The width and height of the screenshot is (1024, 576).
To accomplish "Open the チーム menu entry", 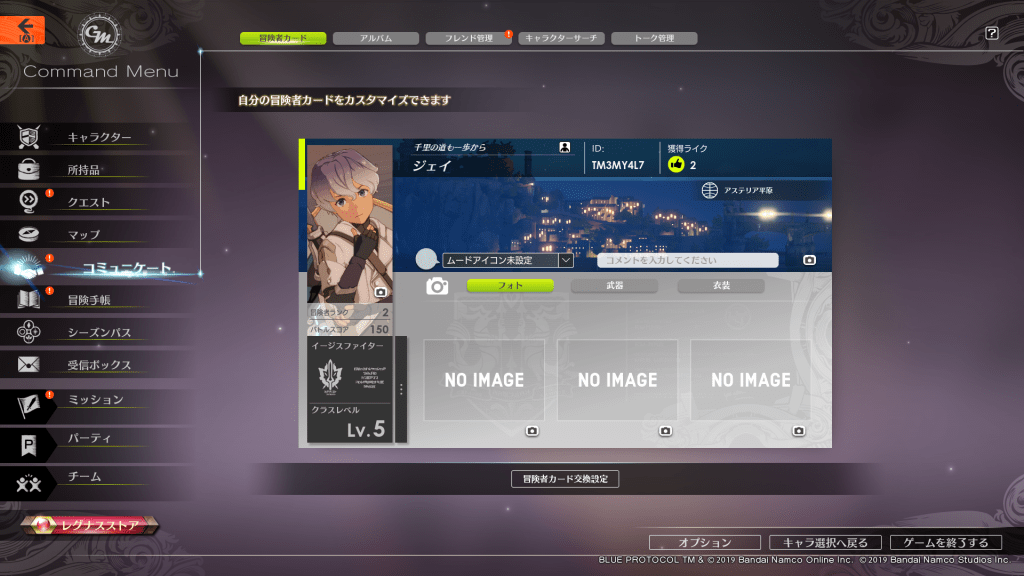I will tap(84, 477).
